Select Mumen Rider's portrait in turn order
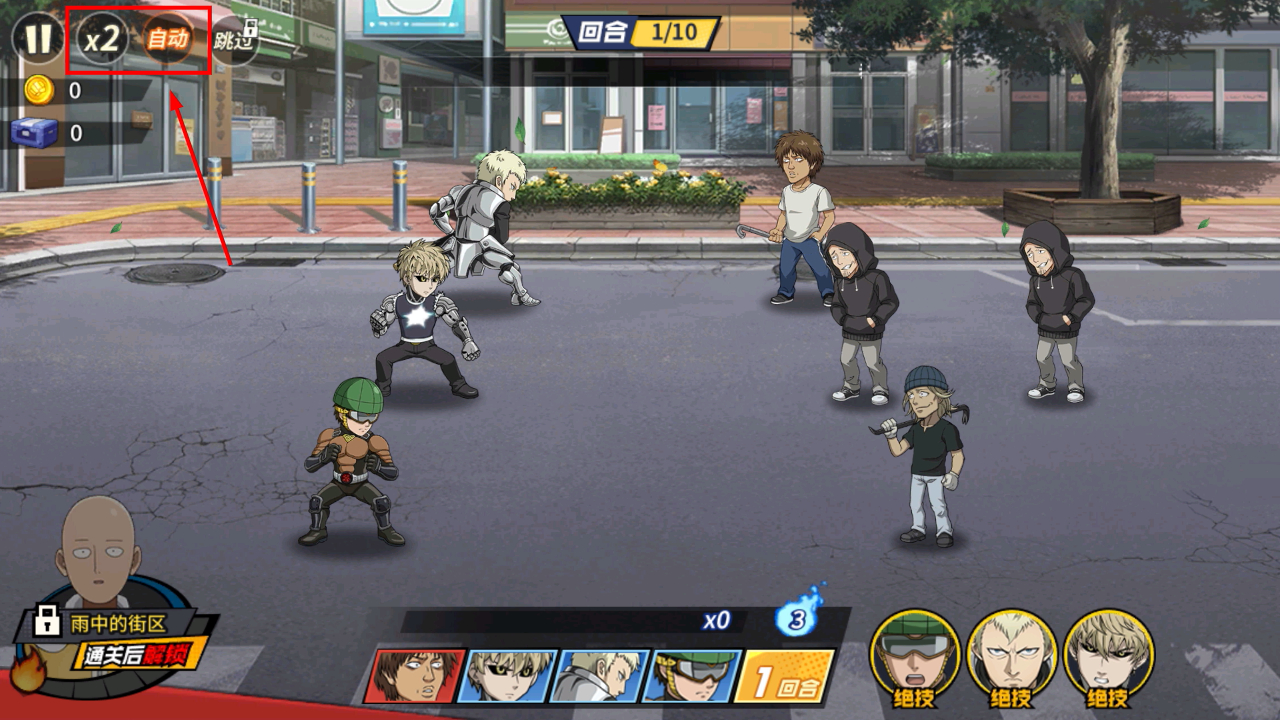Screen dimensions: 1280x720 point(692,676)
